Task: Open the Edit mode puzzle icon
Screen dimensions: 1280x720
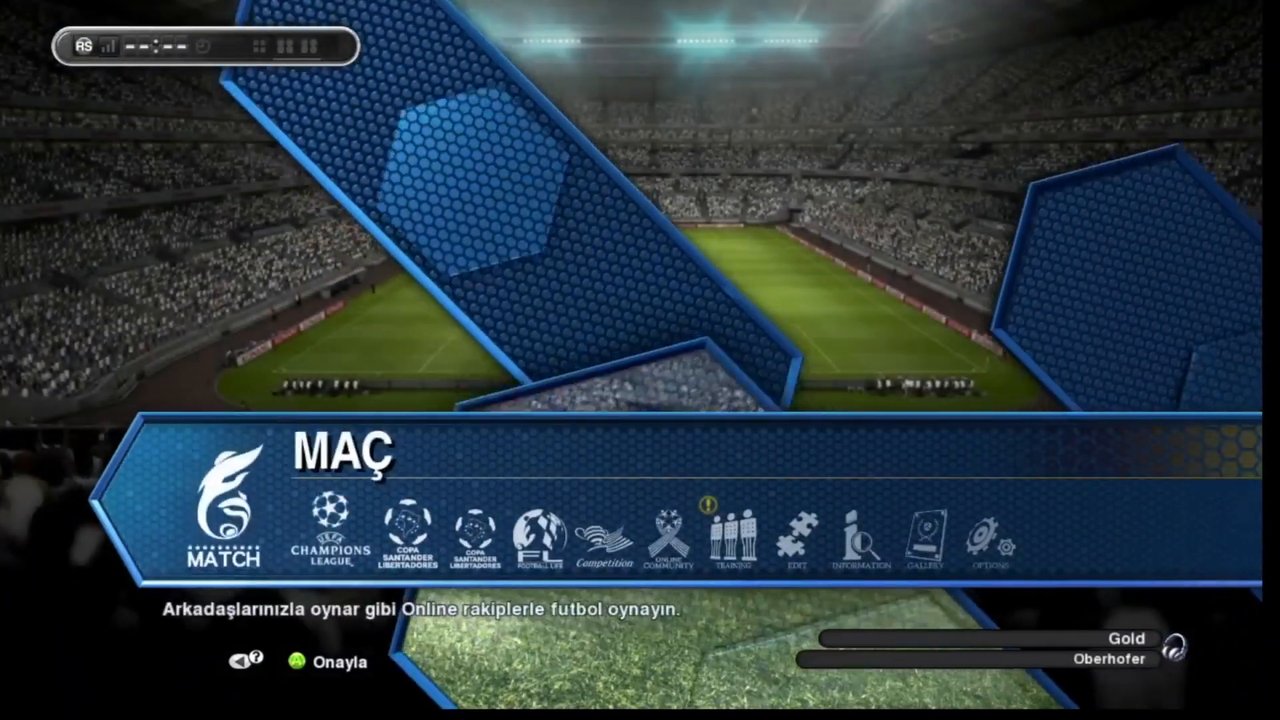Action: (x=797, y=535)
